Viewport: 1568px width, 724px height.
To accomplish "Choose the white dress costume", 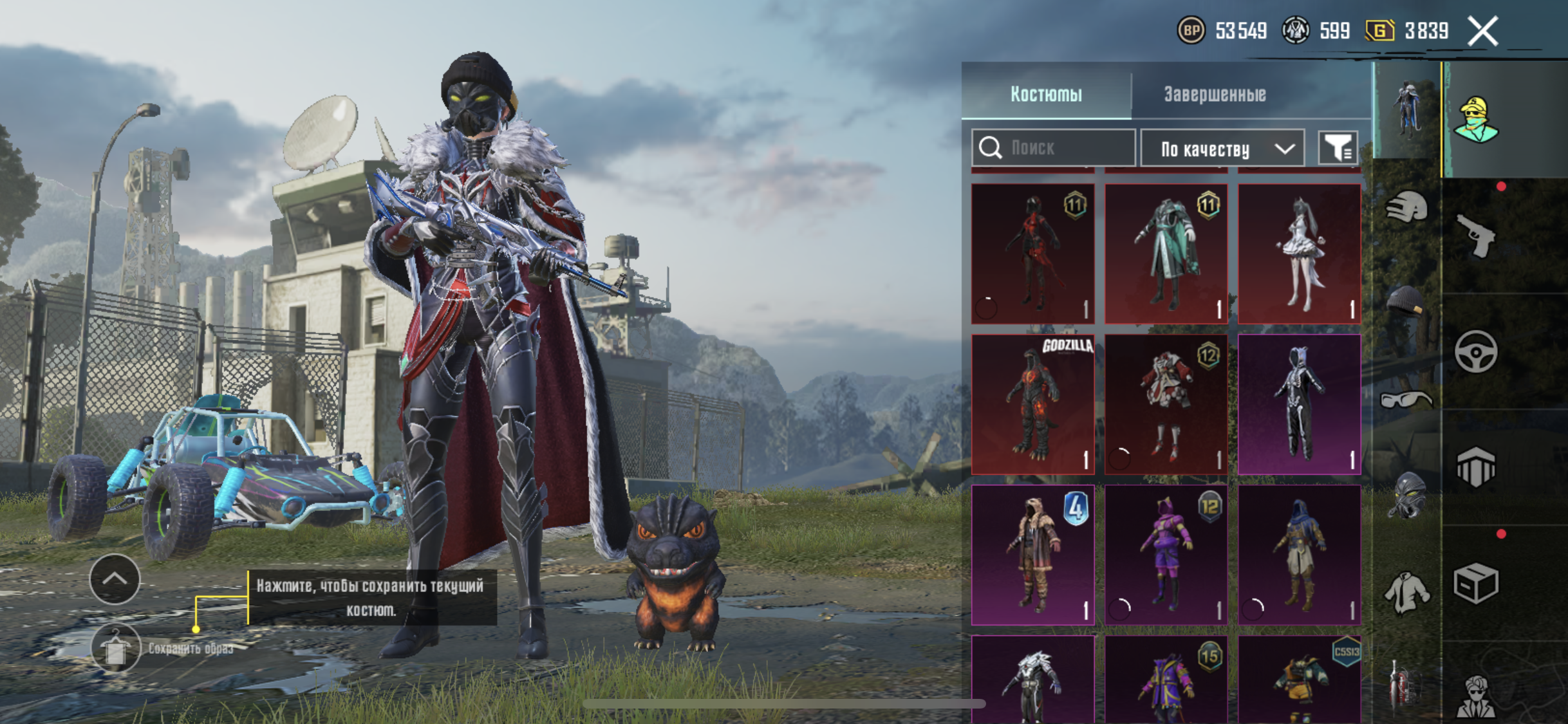I will tap(1299, 254).
